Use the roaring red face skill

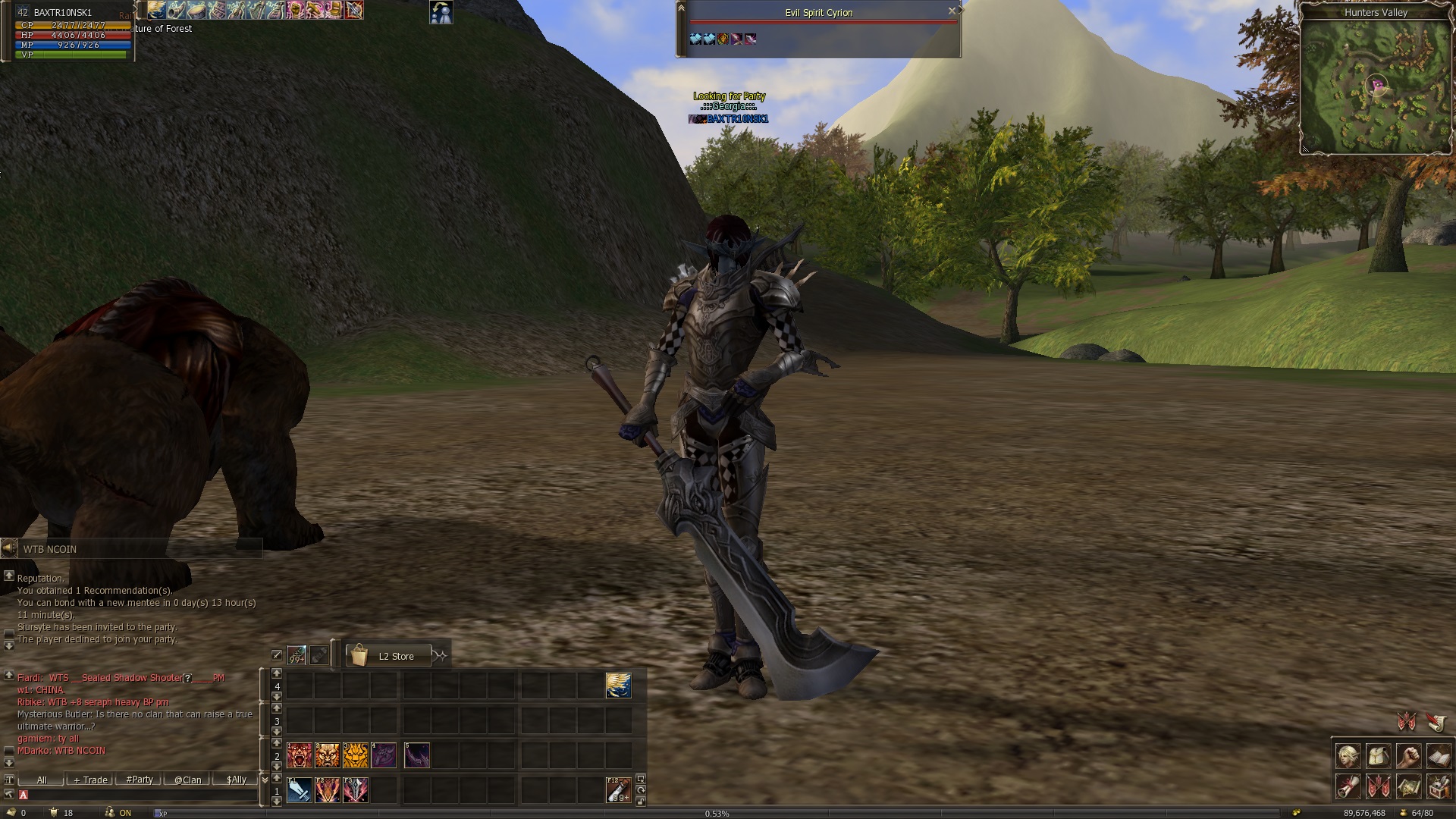point(299,755)
